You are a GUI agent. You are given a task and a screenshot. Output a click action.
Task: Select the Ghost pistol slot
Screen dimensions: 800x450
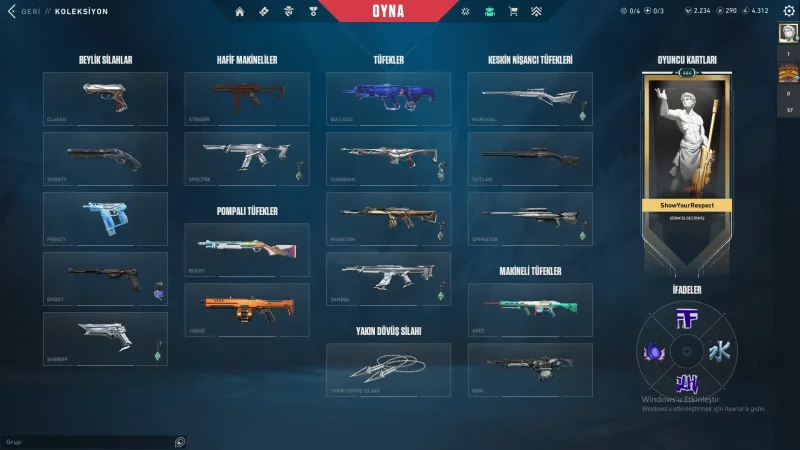[105, 278]
